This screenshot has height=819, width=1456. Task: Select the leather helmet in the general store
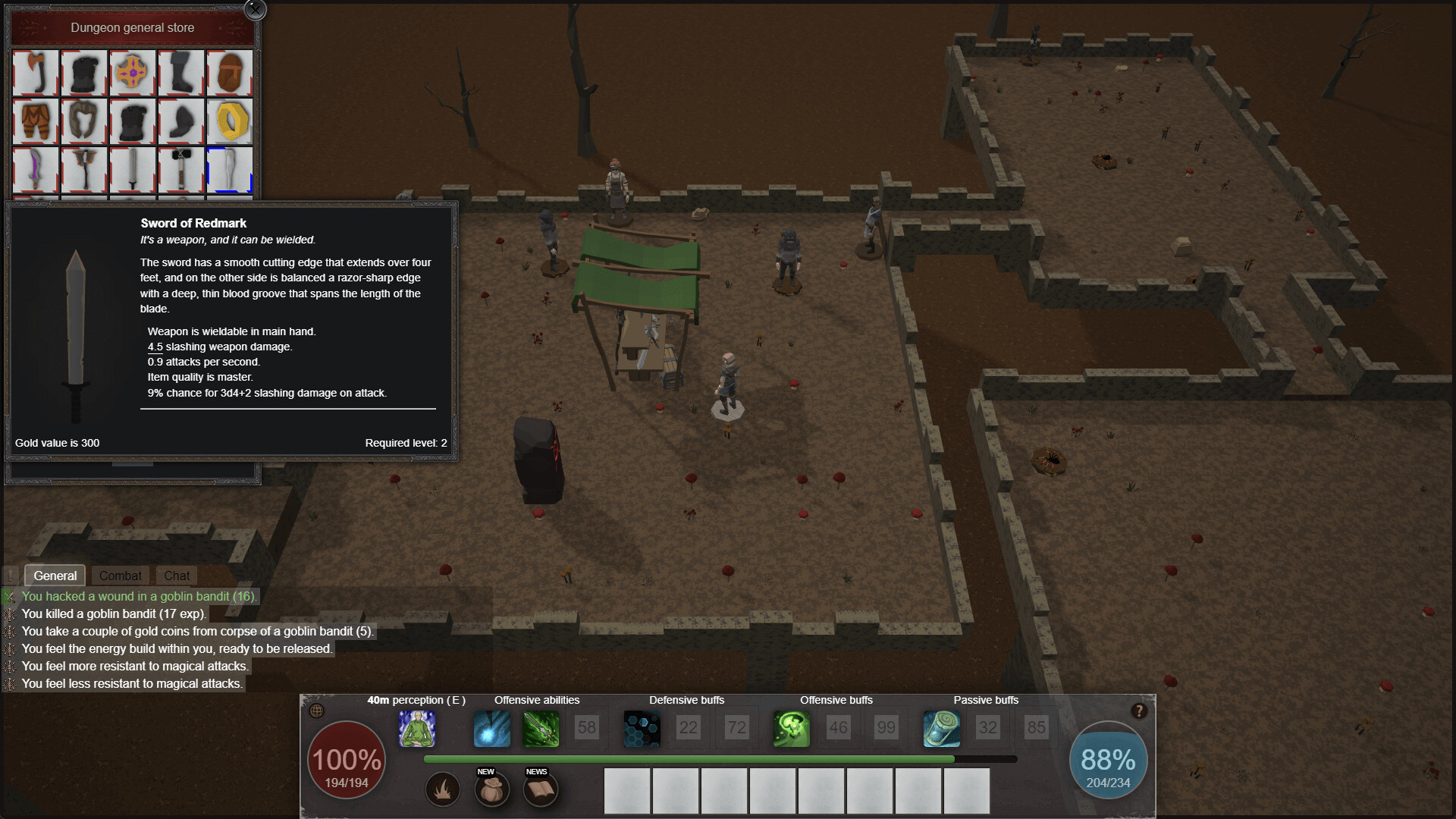pyautogui.click(x=230, y=74)
